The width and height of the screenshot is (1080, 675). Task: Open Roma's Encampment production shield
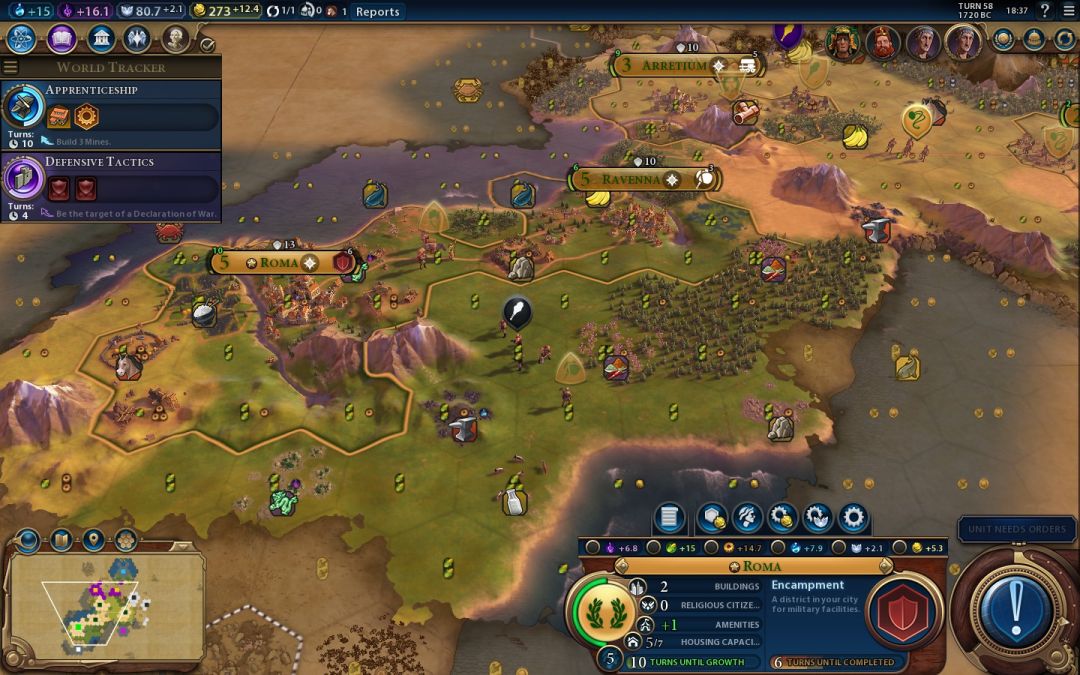coord(902,611)
